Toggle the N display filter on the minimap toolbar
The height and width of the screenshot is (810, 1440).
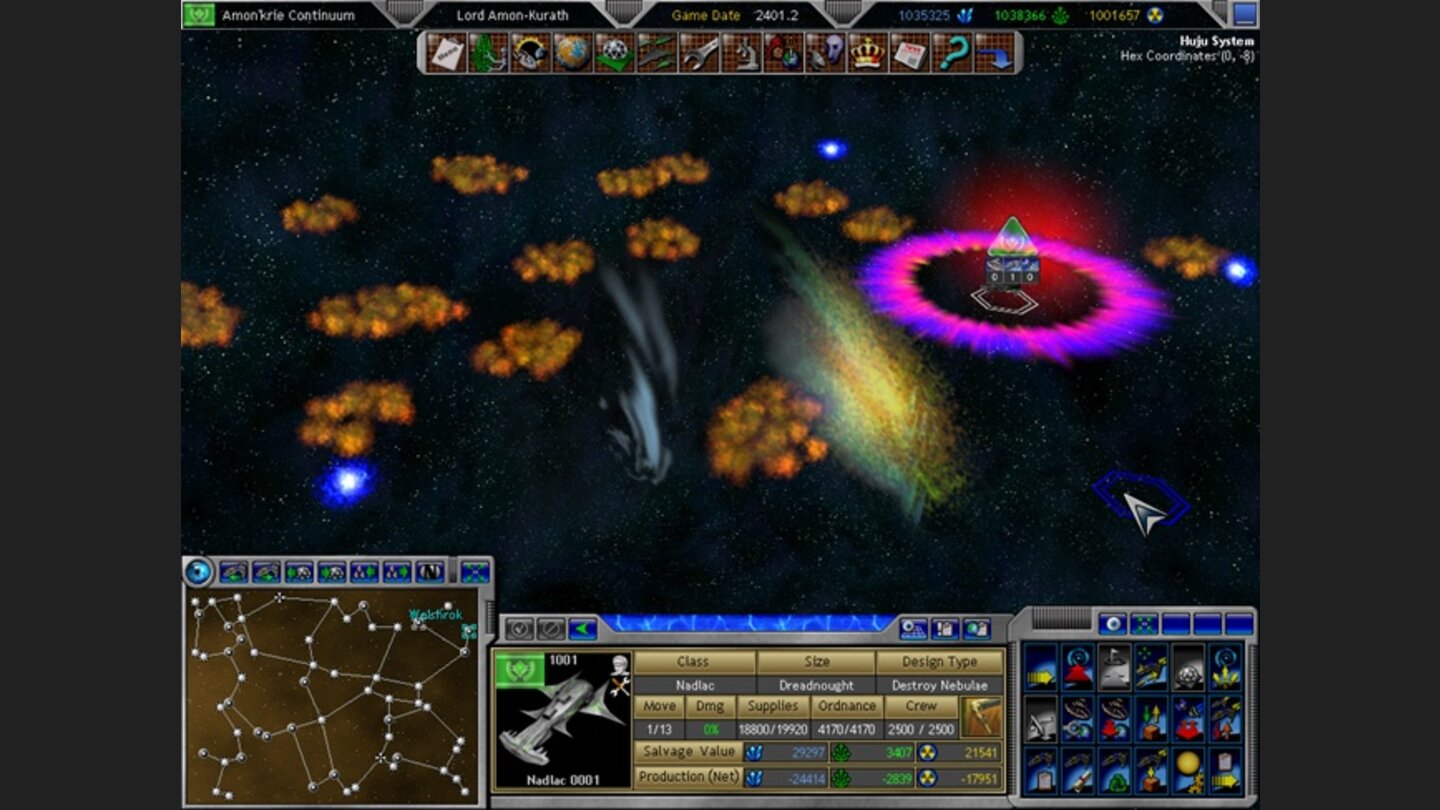[x=430, y=571]
